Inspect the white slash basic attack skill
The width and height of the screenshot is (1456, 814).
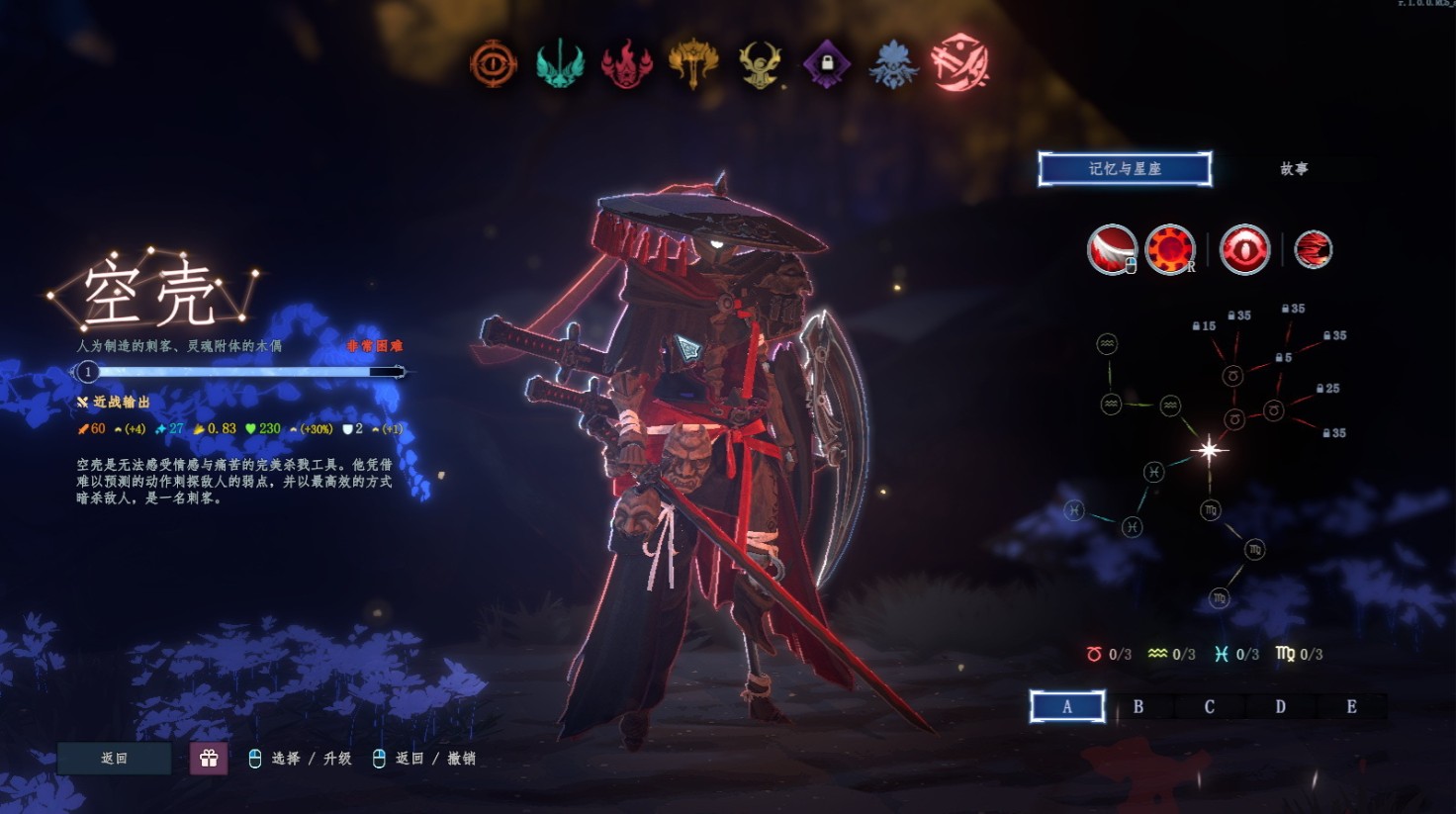pos(1112,249)
